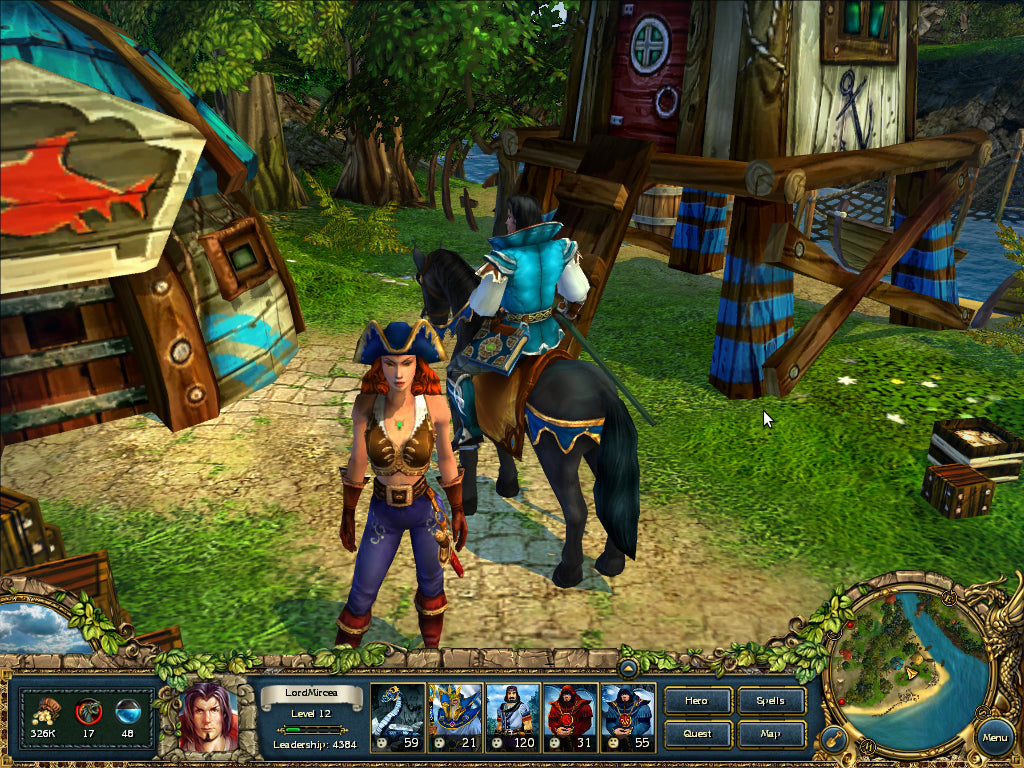Viewport: 1024px width, 768px height.
Task: Open the Hero screen
Action: coord(697,701)
